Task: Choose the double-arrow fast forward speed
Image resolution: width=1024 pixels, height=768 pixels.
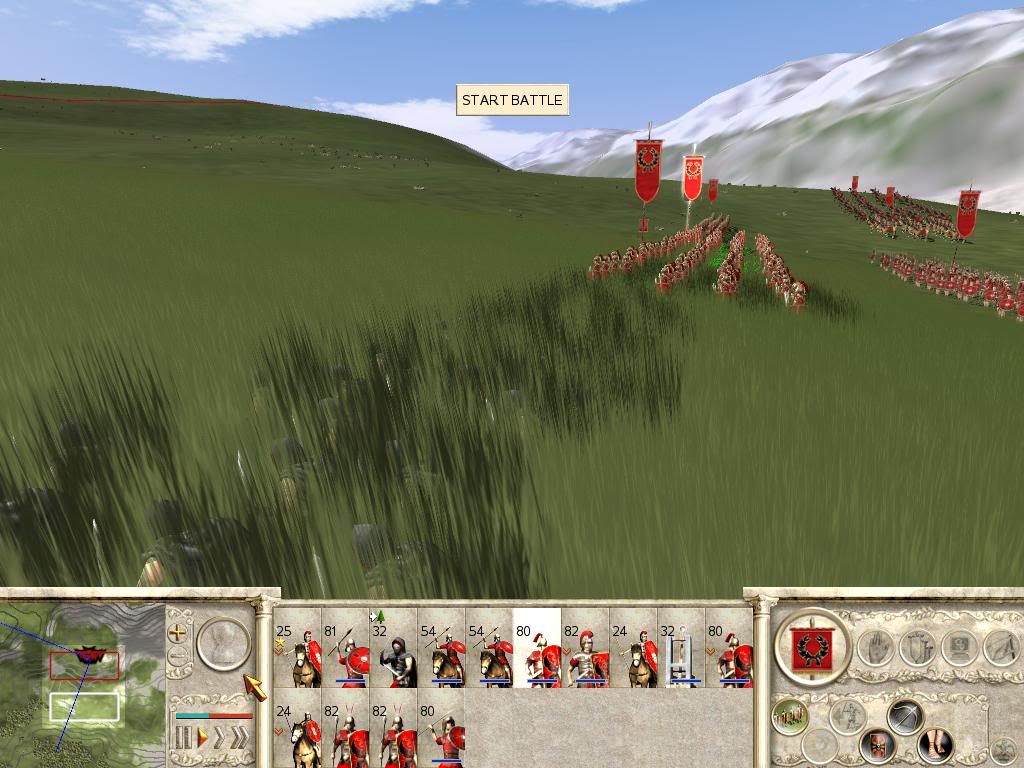Action: pos(220,739)
